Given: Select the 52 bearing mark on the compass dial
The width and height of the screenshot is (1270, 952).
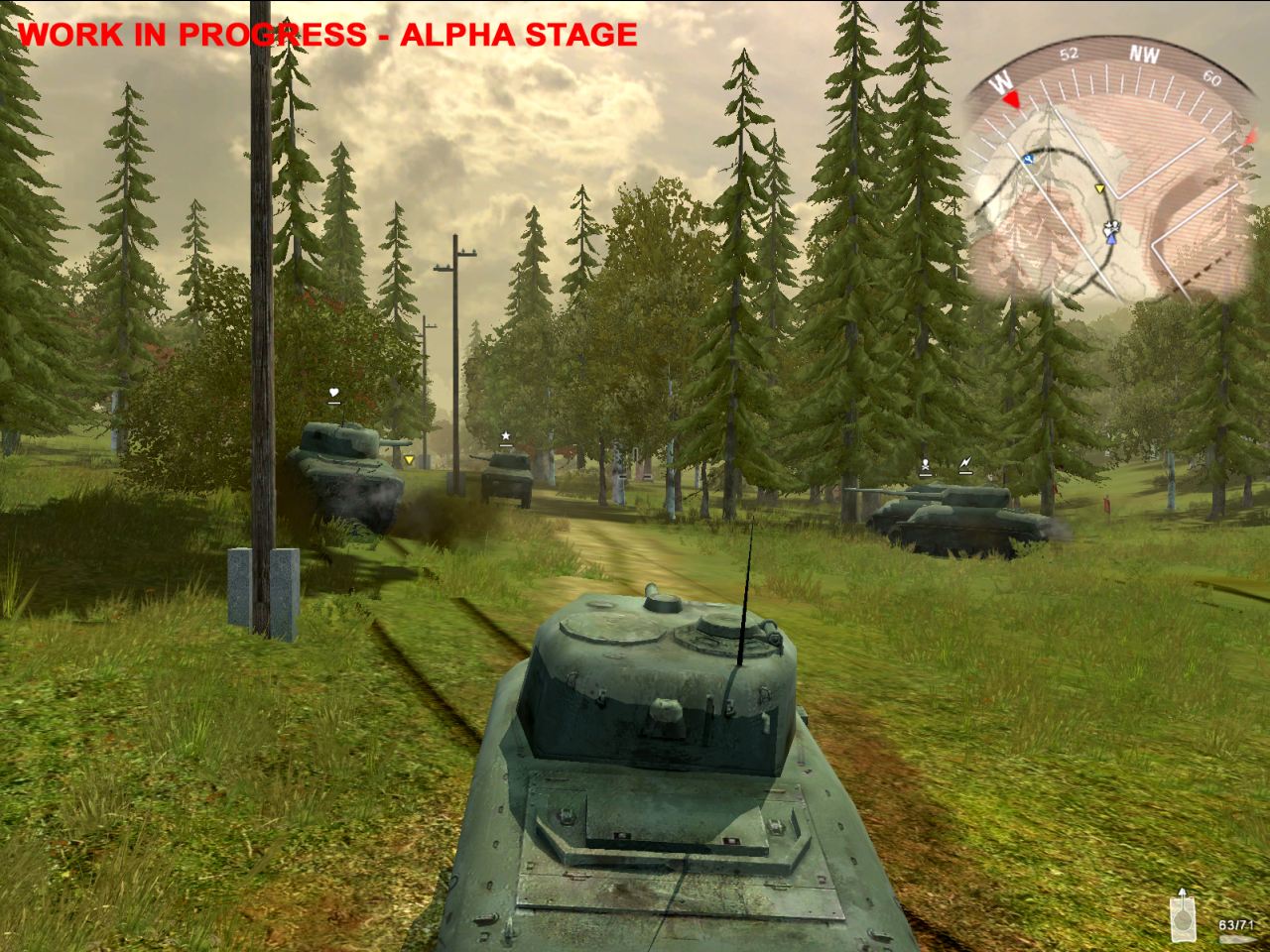Looking at the screenshot, I should click(1070, 53).
